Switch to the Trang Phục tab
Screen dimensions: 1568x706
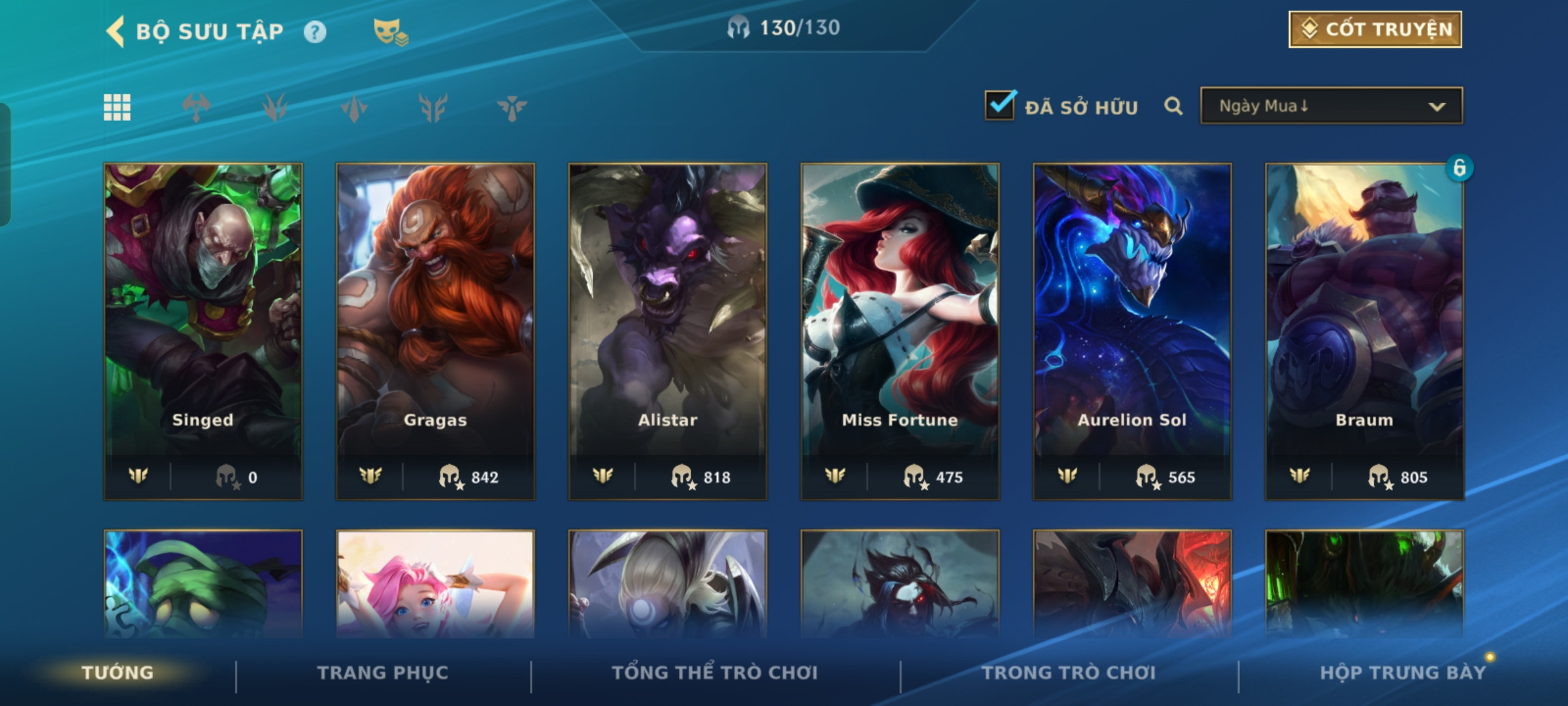(x=383, y=673)
